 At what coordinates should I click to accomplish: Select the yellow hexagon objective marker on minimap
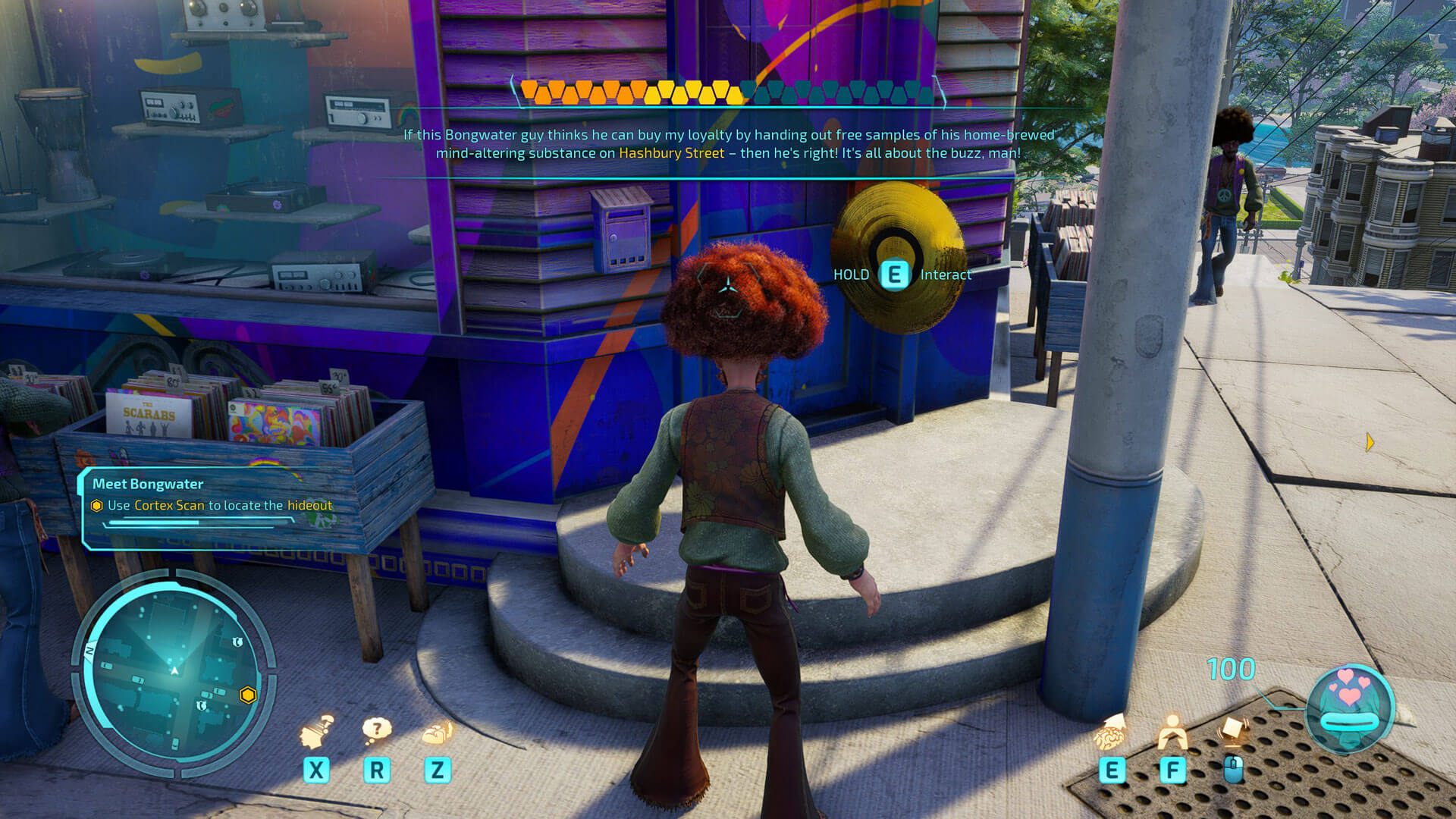pos(248,695)
